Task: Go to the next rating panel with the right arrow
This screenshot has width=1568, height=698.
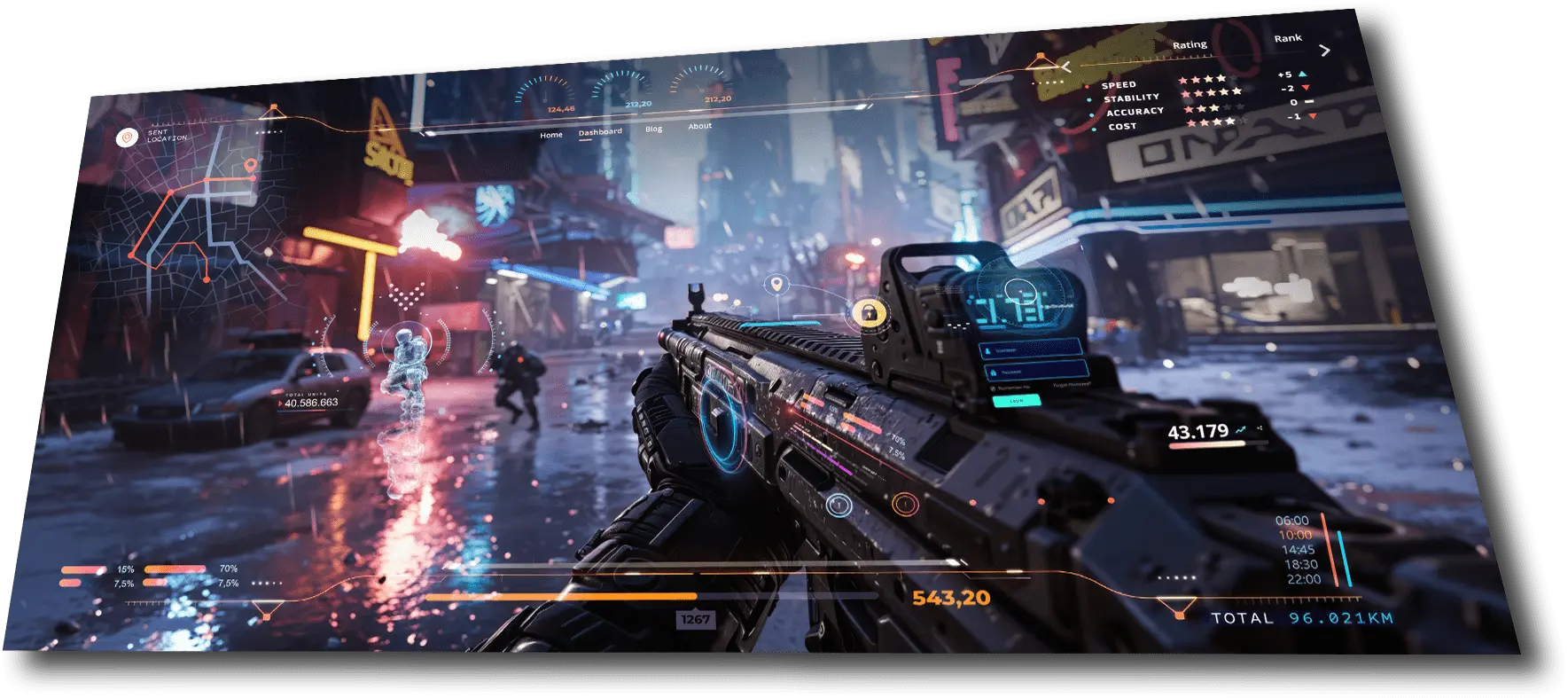Action: click(x=1324, y=51)
